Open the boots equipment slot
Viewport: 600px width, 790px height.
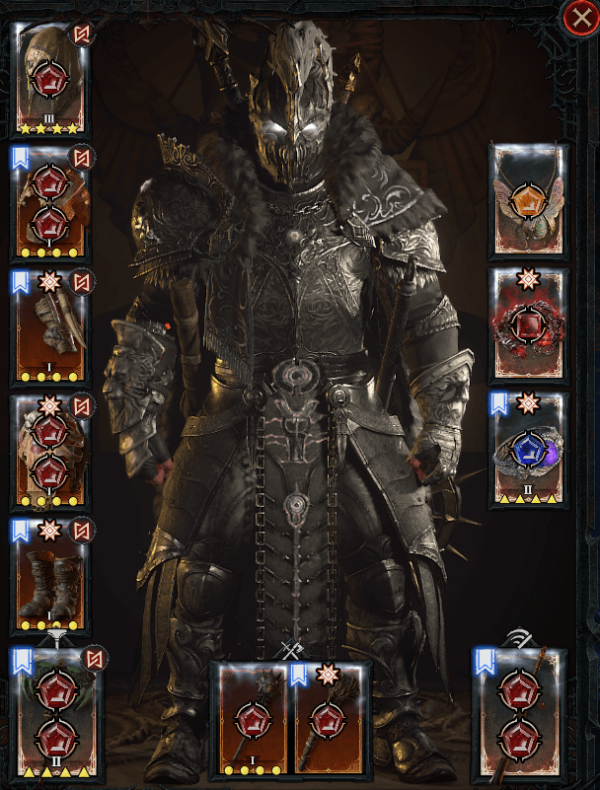[50, 574]
